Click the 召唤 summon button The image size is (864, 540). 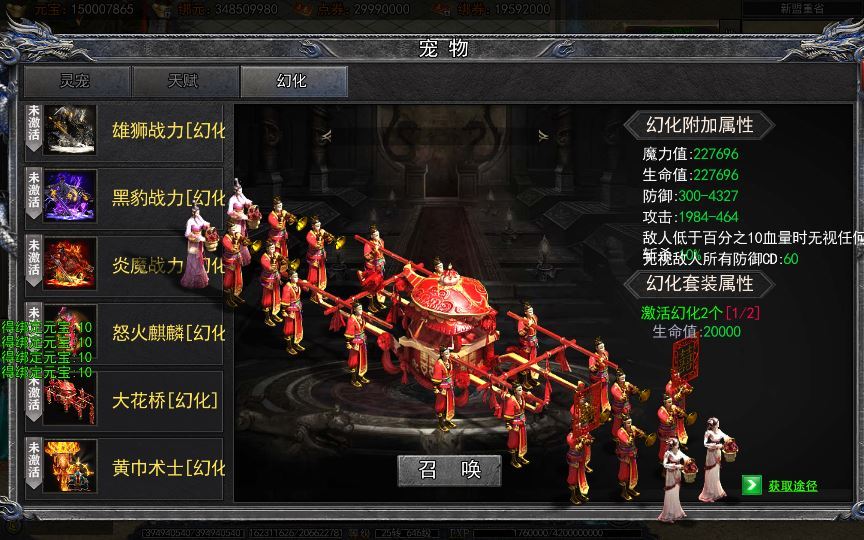coord(449,468)
